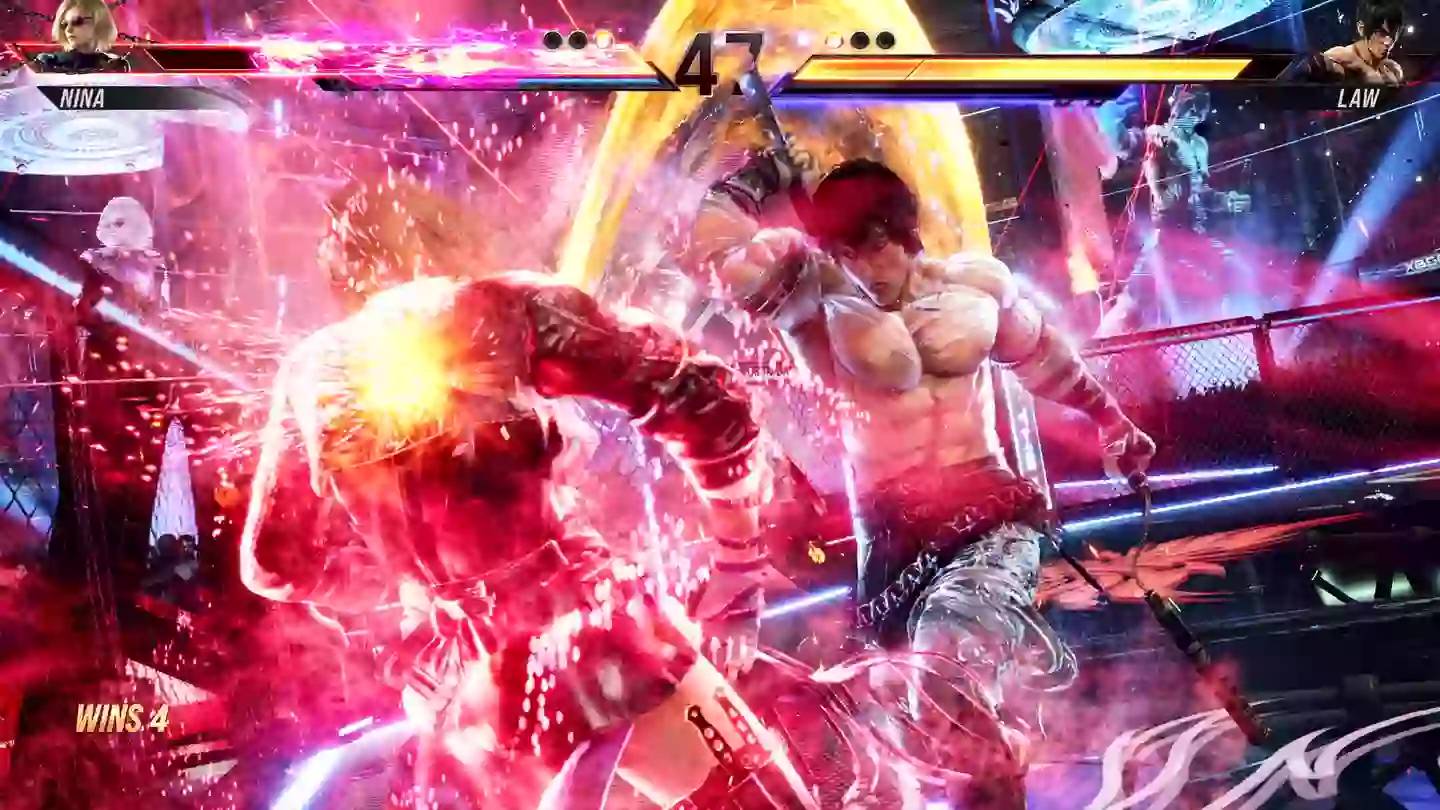
Task: Click the unlit round pip beside Nina's dots
Action: [x=602, y=40]
